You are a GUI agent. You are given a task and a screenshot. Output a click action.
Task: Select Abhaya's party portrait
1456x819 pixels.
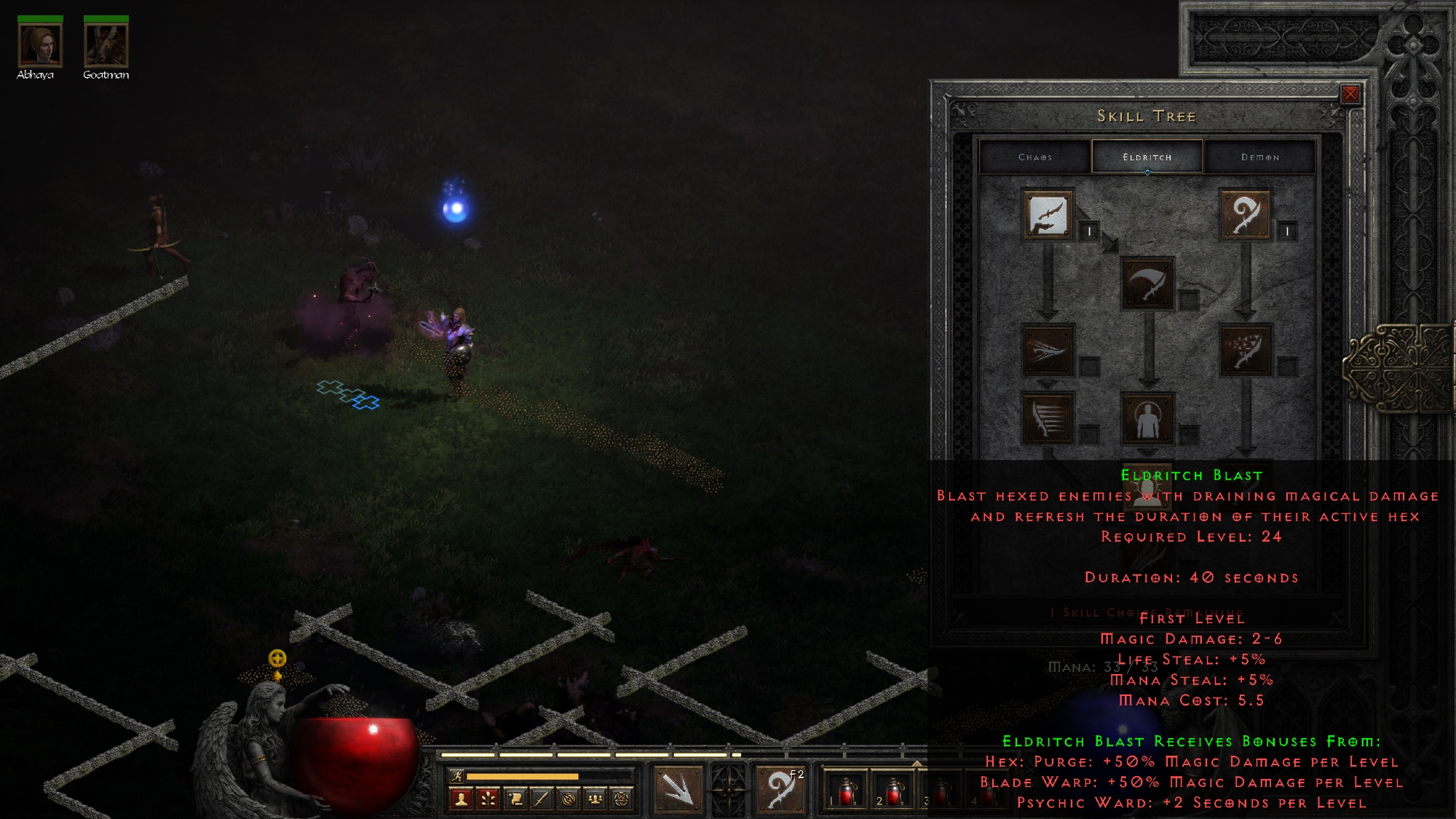40,45
